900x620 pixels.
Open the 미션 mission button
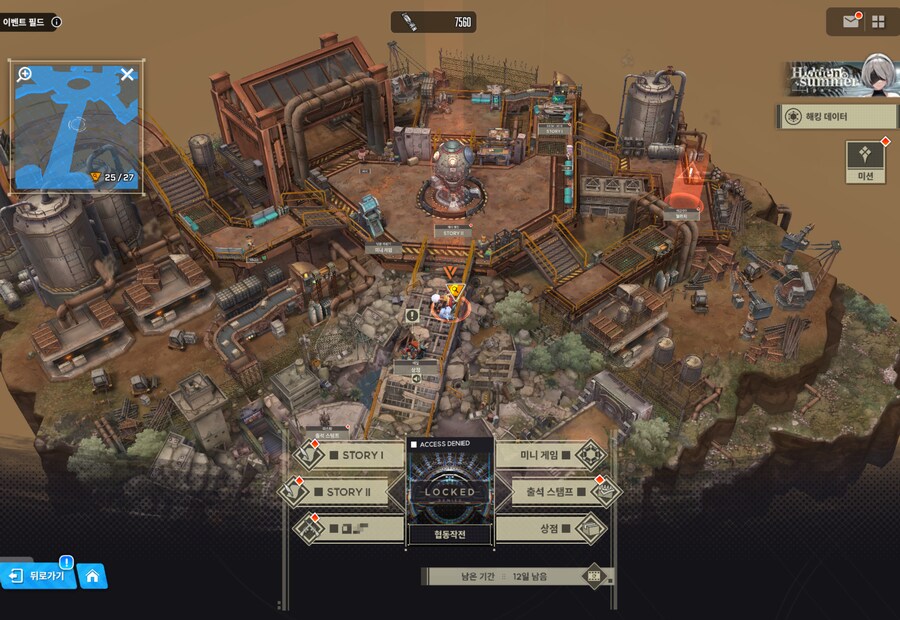[865, 160]
